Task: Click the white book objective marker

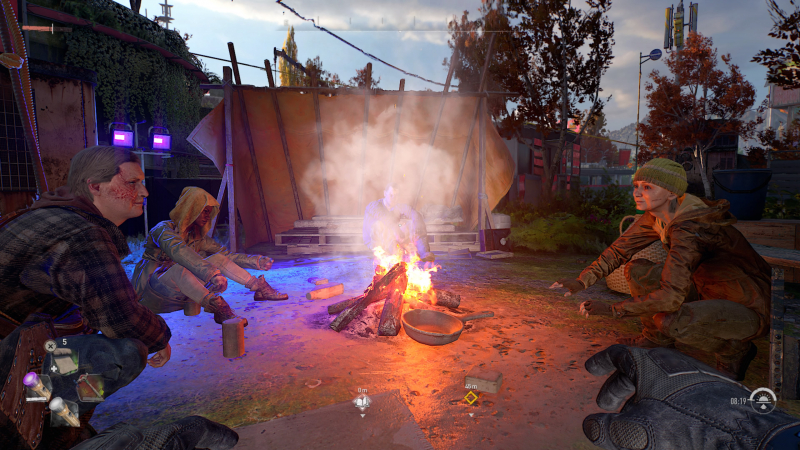Action: point(362,402)
